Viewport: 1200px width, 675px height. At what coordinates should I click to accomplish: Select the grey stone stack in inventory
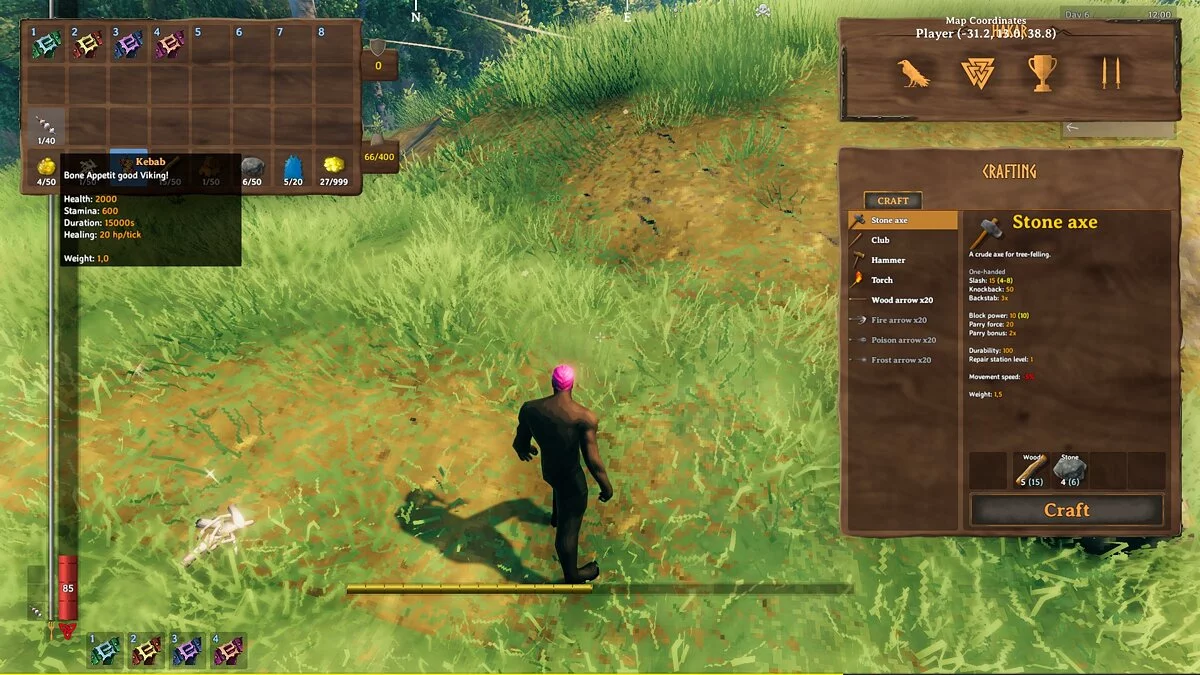click(x=253, y=168)
